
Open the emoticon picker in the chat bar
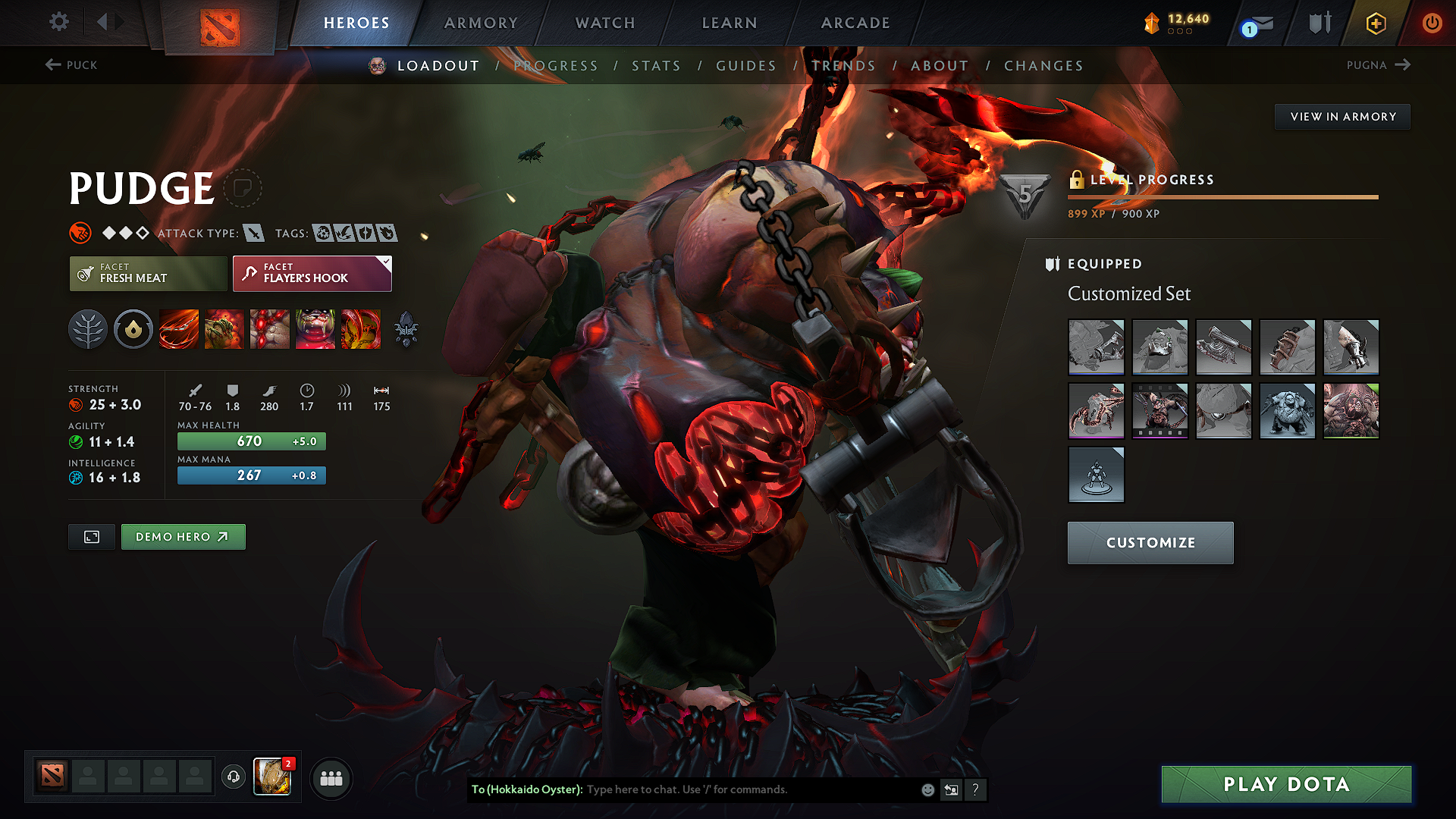coord(927,789)
